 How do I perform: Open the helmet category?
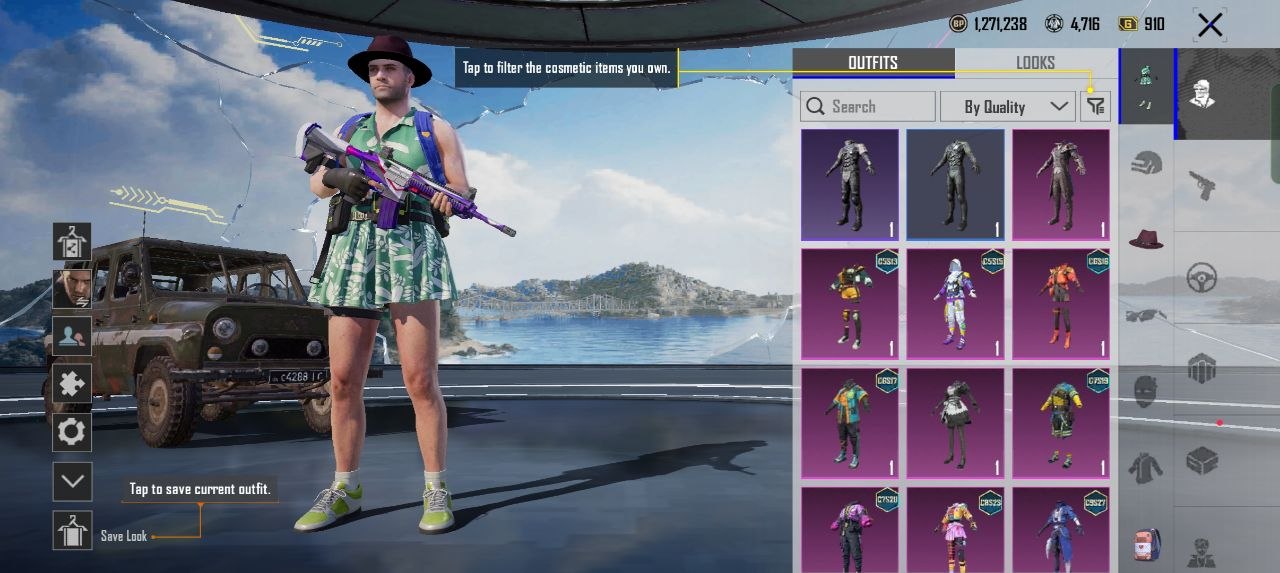tap(1146, 163)
